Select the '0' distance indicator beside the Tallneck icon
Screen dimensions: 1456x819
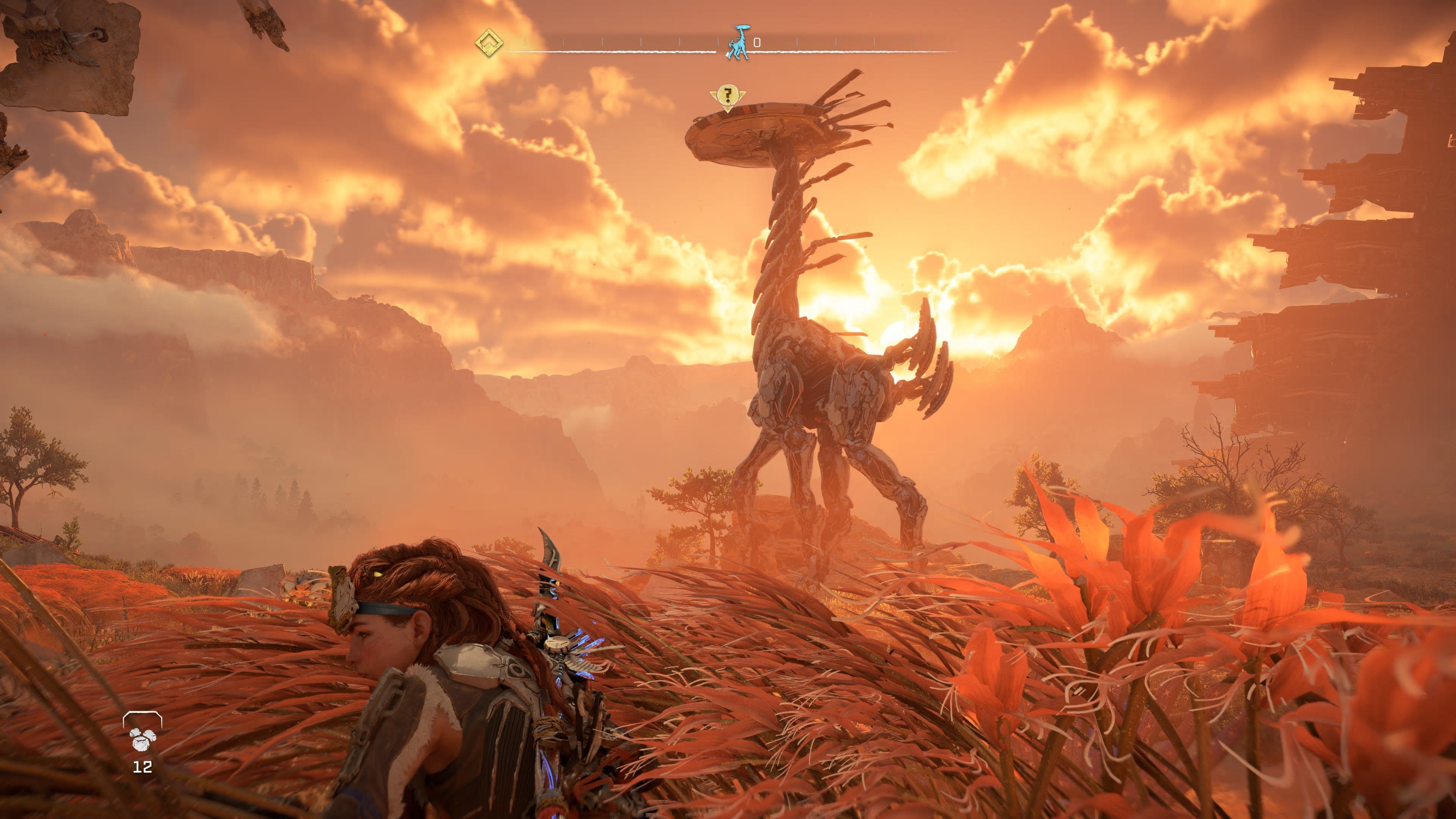point(758,42)
